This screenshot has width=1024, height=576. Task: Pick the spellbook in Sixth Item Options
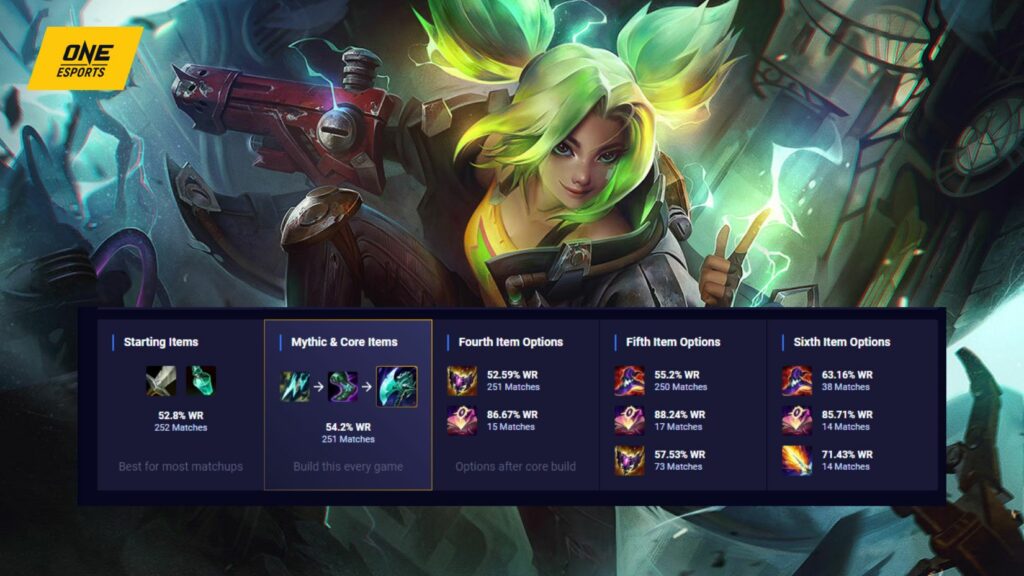coord(797,420)
